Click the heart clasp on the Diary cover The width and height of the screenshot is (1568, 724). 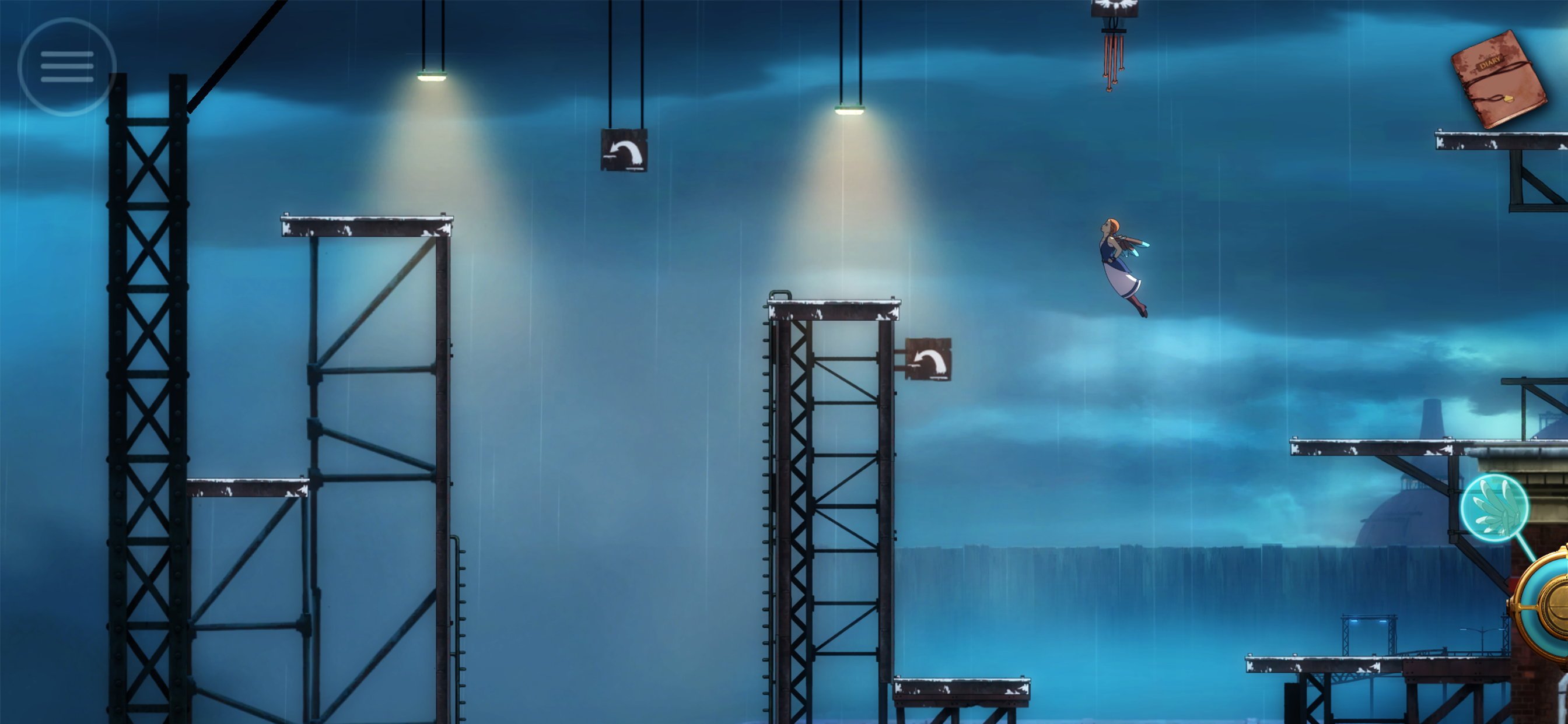coord(1509,99)
